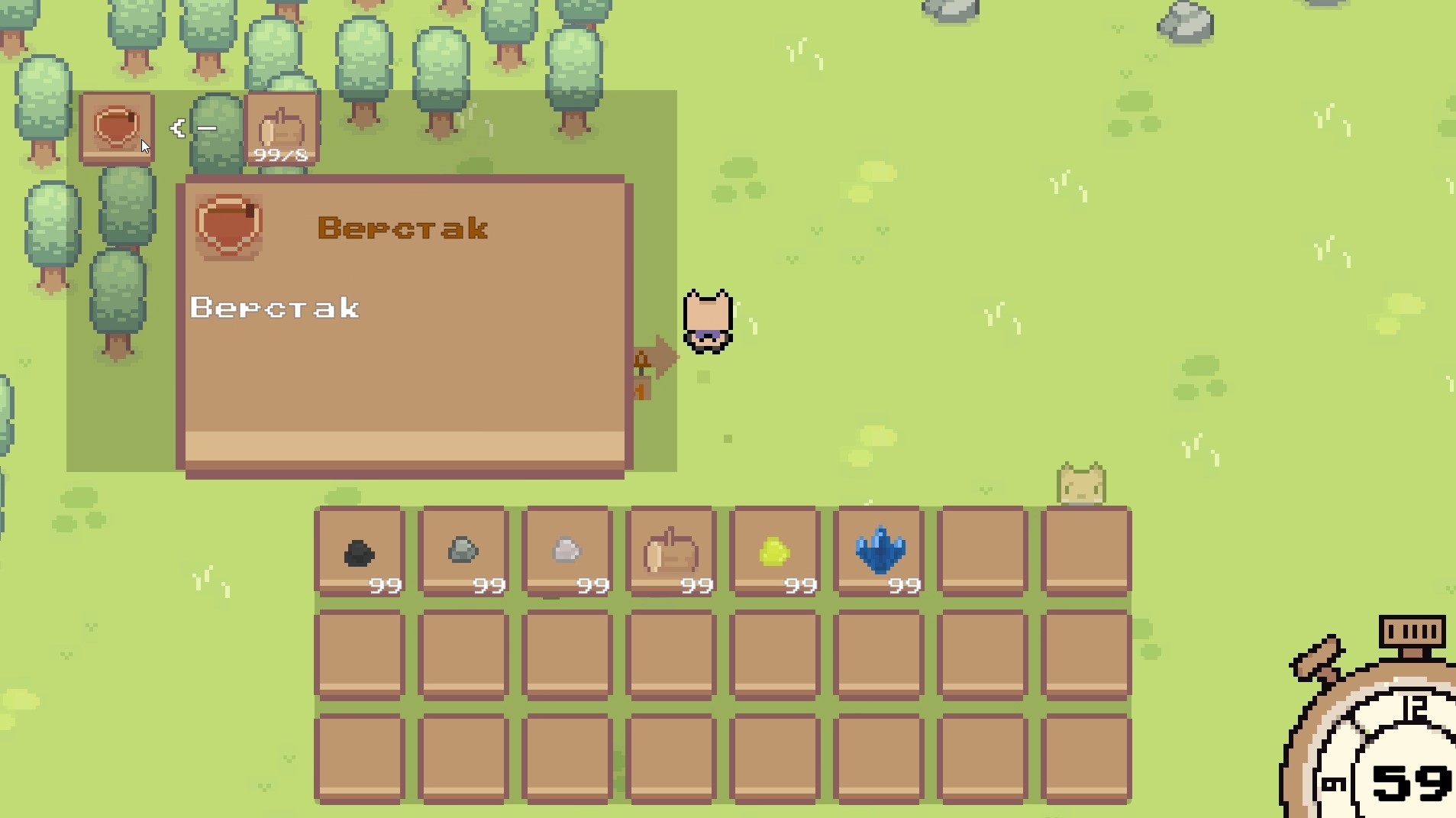
Task: Select the black coal inventory slot
Action: [359, 551]
